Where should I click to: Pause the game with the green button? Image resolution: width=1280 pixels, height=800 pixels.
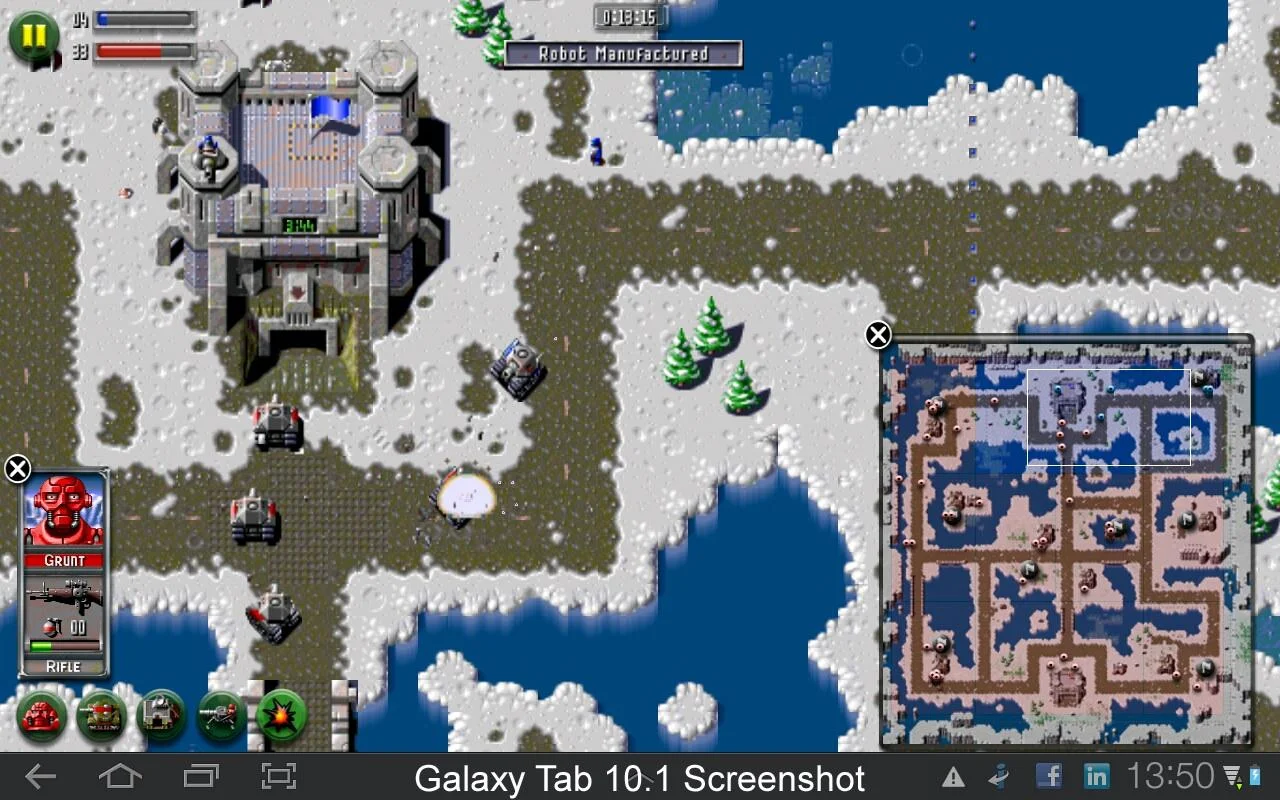(x=33, y=36)
